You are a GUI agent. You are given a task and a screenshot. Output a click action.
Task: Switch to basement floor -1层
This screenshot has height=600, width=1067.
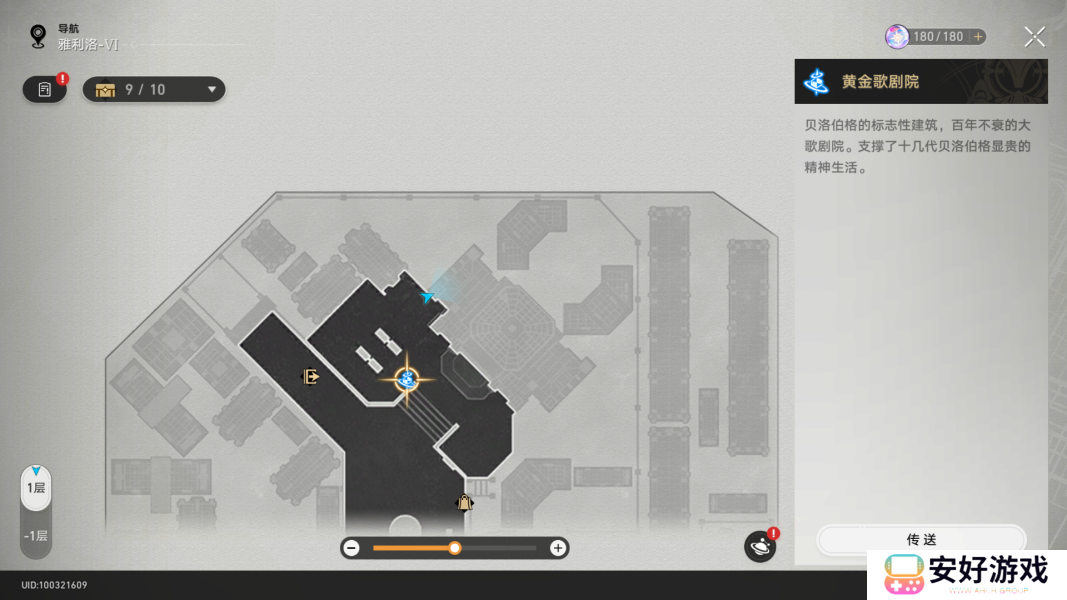36,536
